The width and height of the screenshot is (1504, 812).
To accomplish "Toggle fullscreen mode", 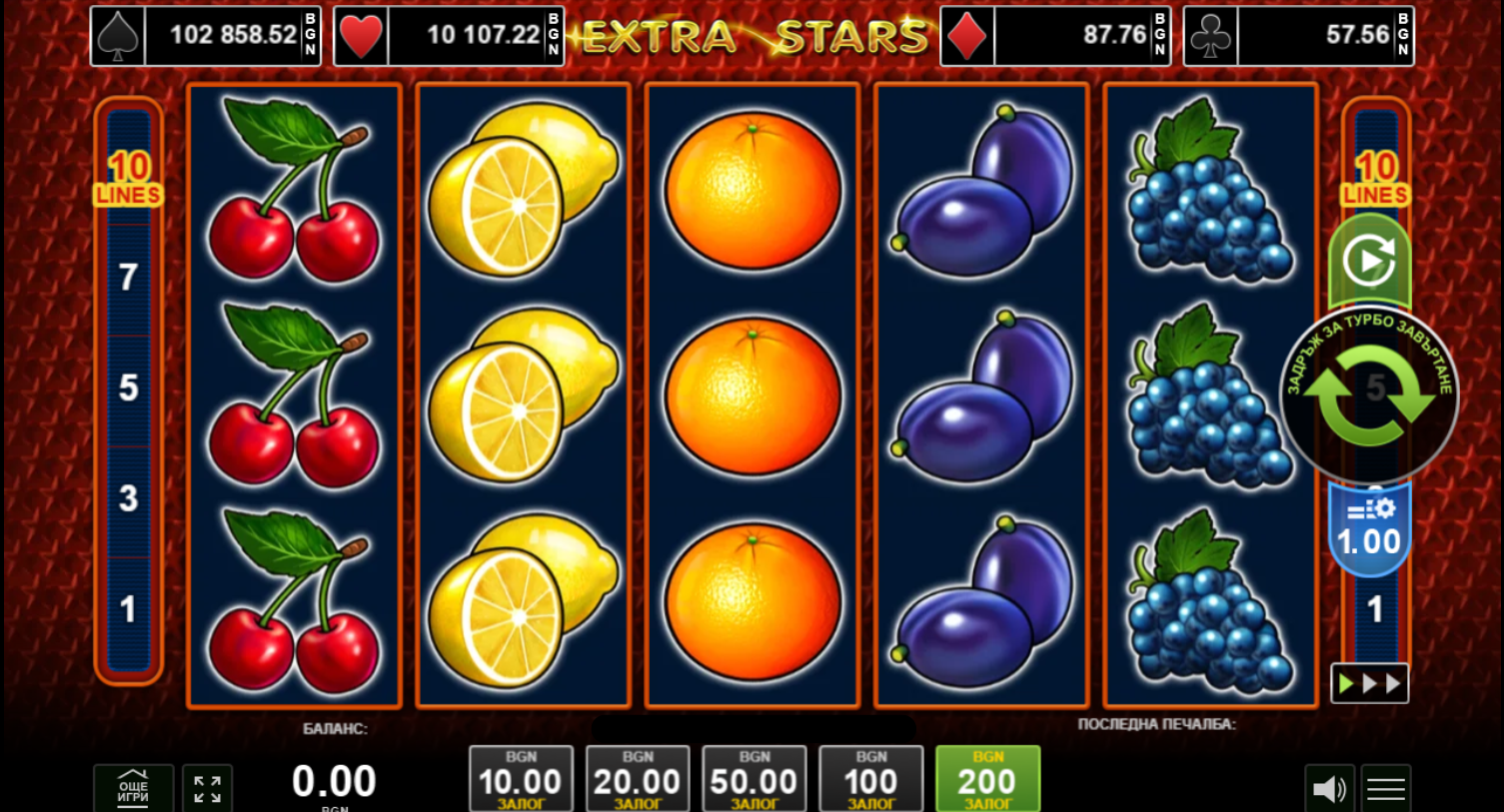I will coord(208,789).
